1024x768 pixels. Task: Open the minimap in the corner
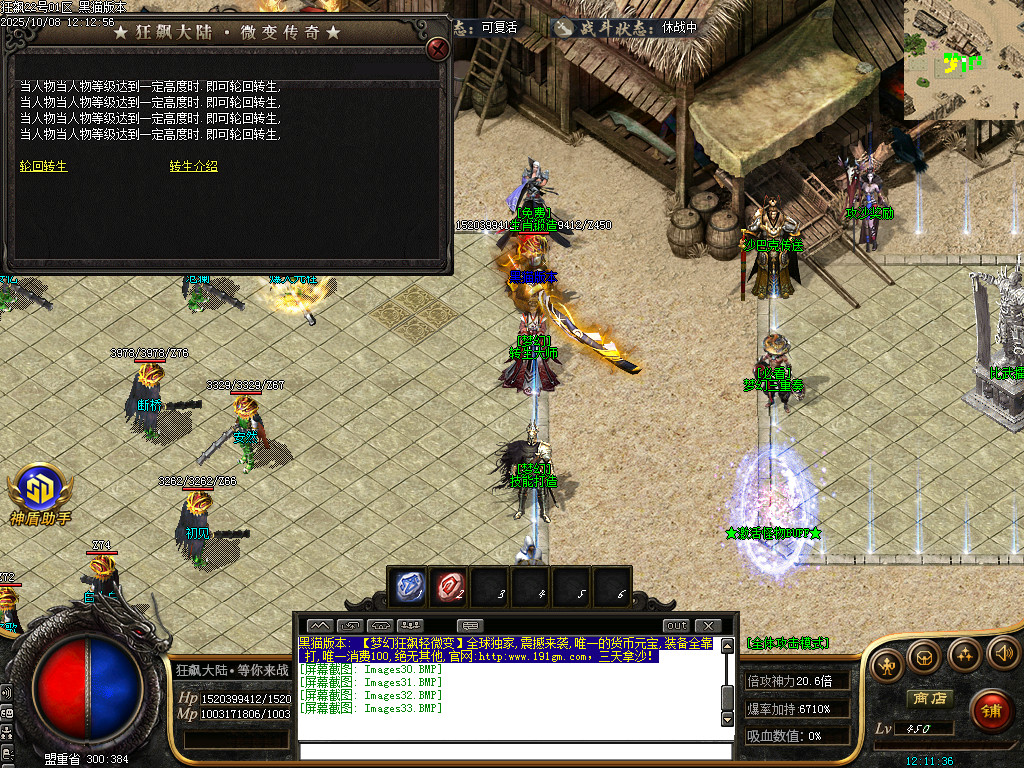coord(963,60)
